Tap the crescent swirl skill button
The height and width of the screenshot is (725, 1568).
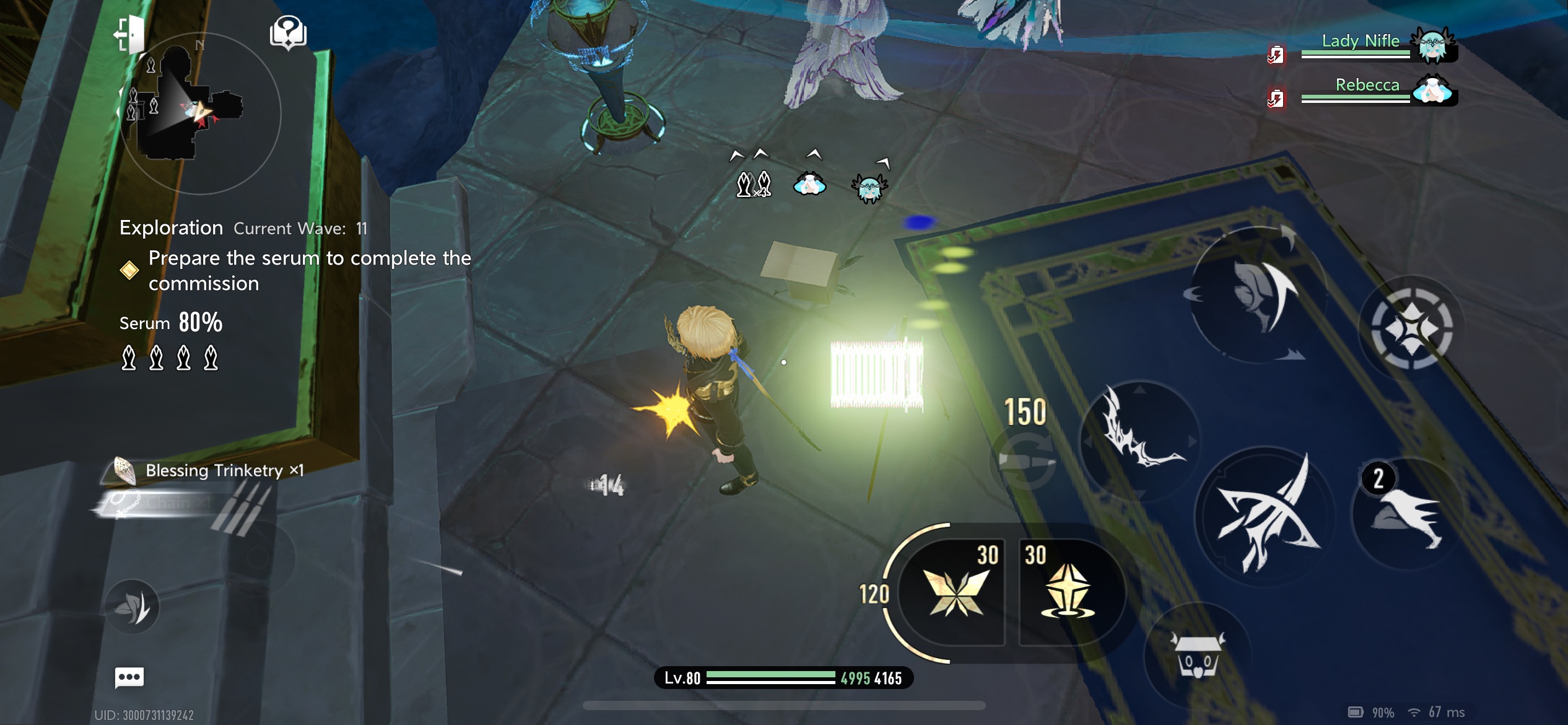(1257, 296)
